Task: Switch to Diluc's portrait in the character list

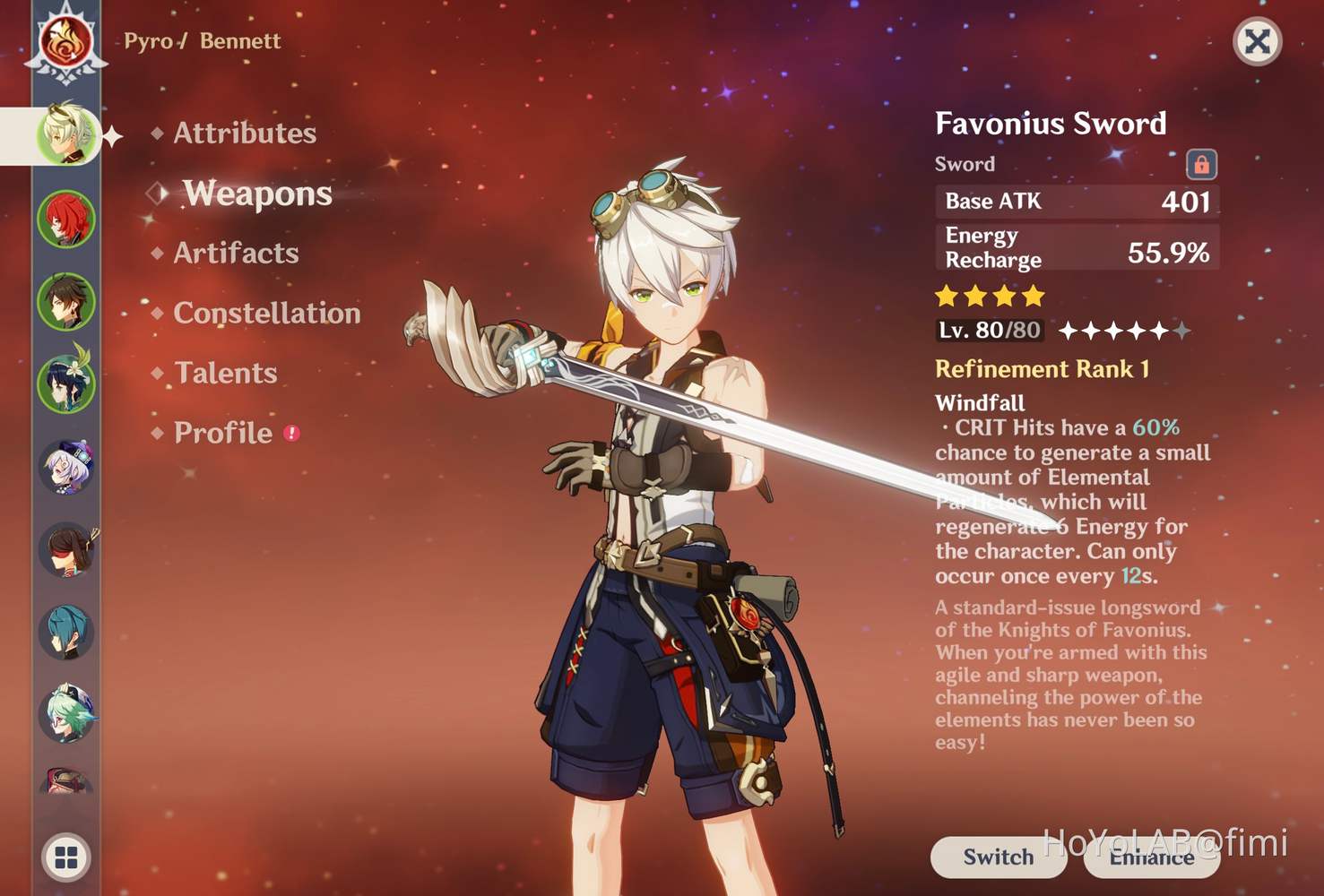Action: (x=65, y=218)
